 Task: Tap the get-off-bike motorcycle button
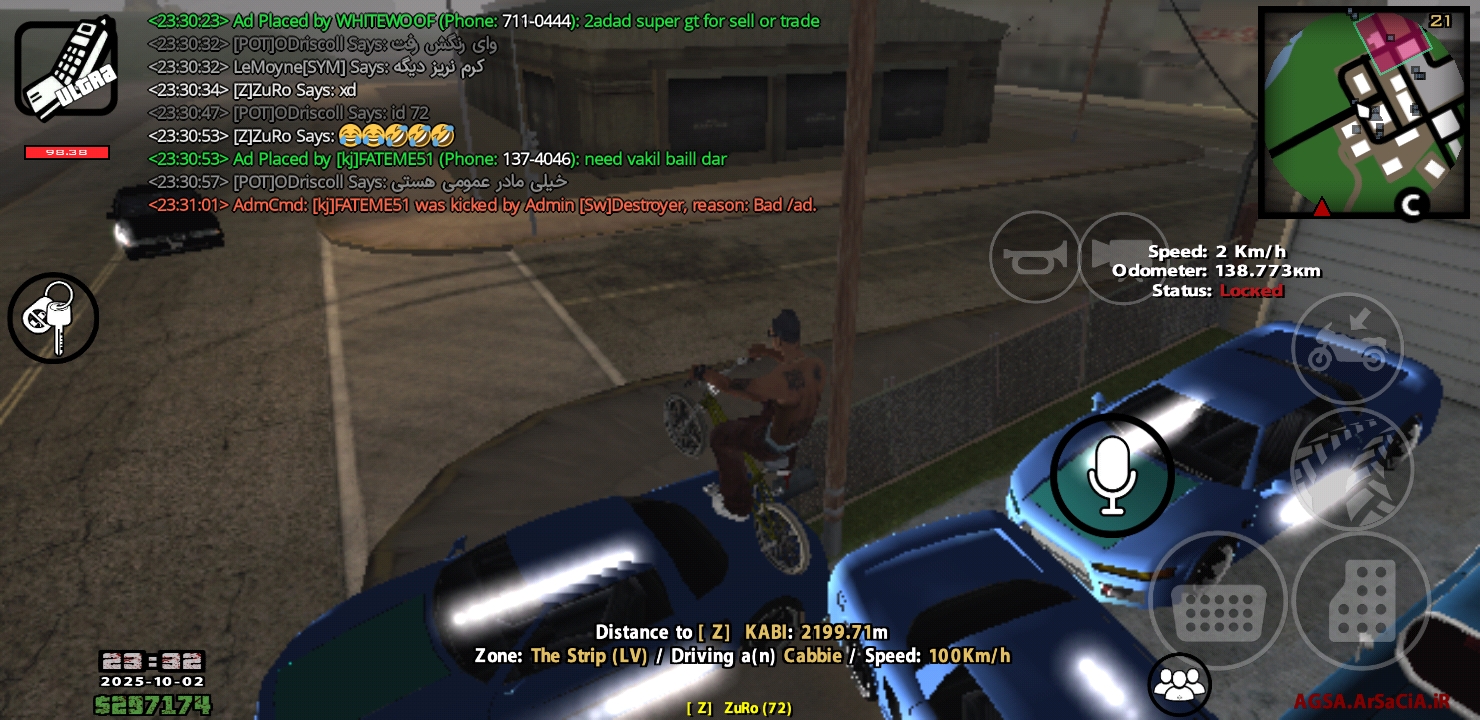[x=1347, y=348]
